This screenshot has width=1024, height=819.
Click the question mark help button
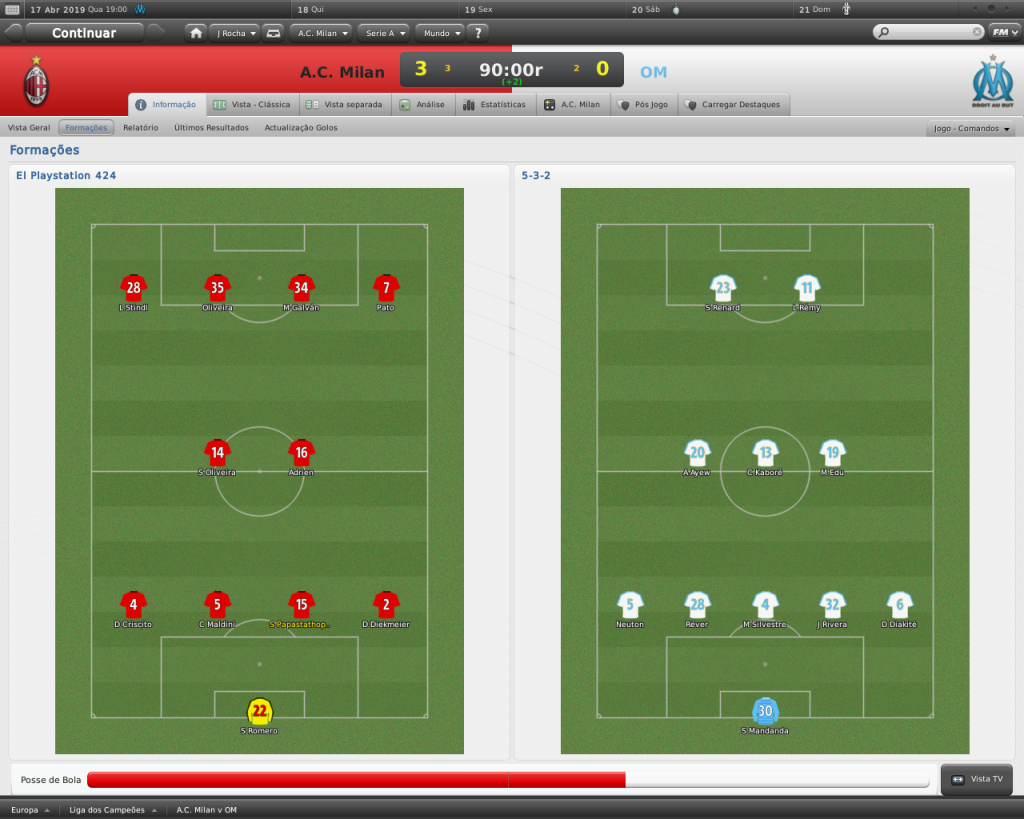coord(479,33)
